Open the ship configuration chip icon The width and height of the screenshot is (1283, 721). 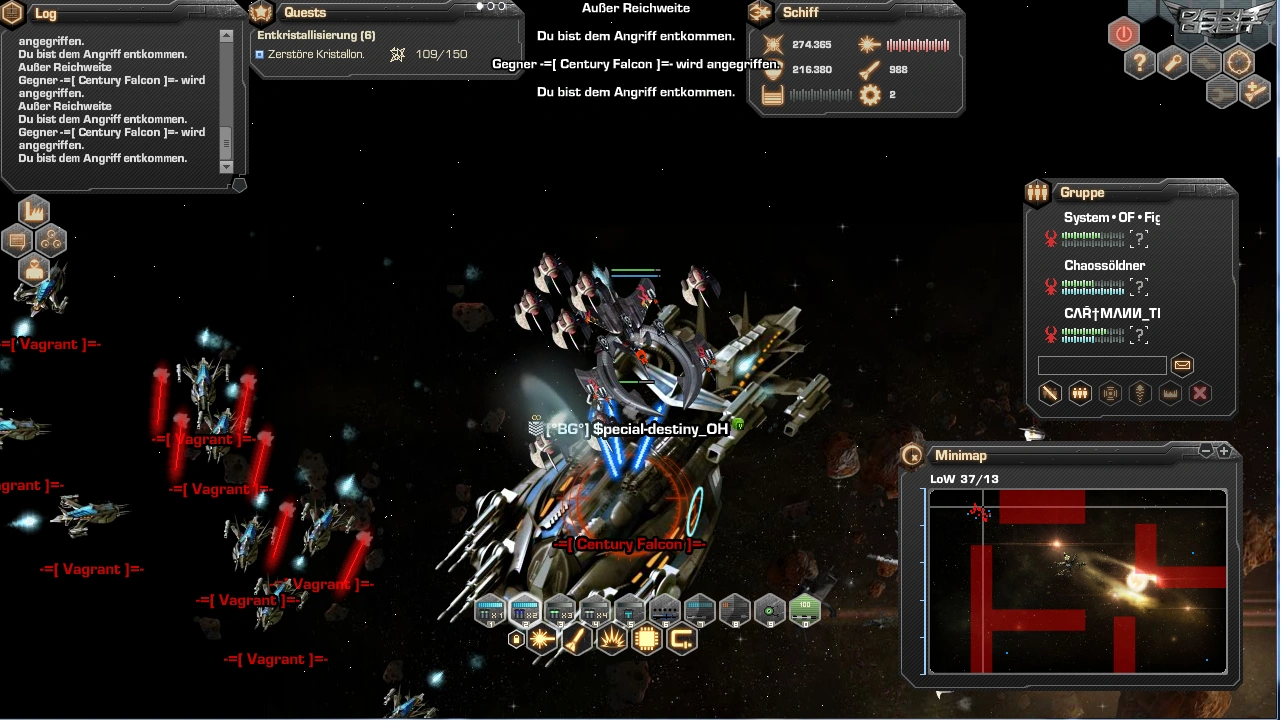(646, 639)
